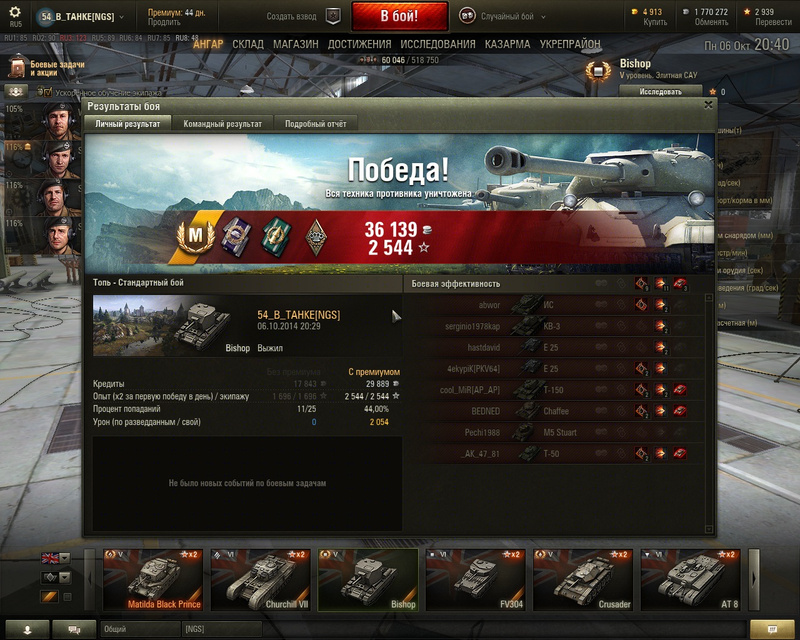Close the battle results window

[709, 104]
